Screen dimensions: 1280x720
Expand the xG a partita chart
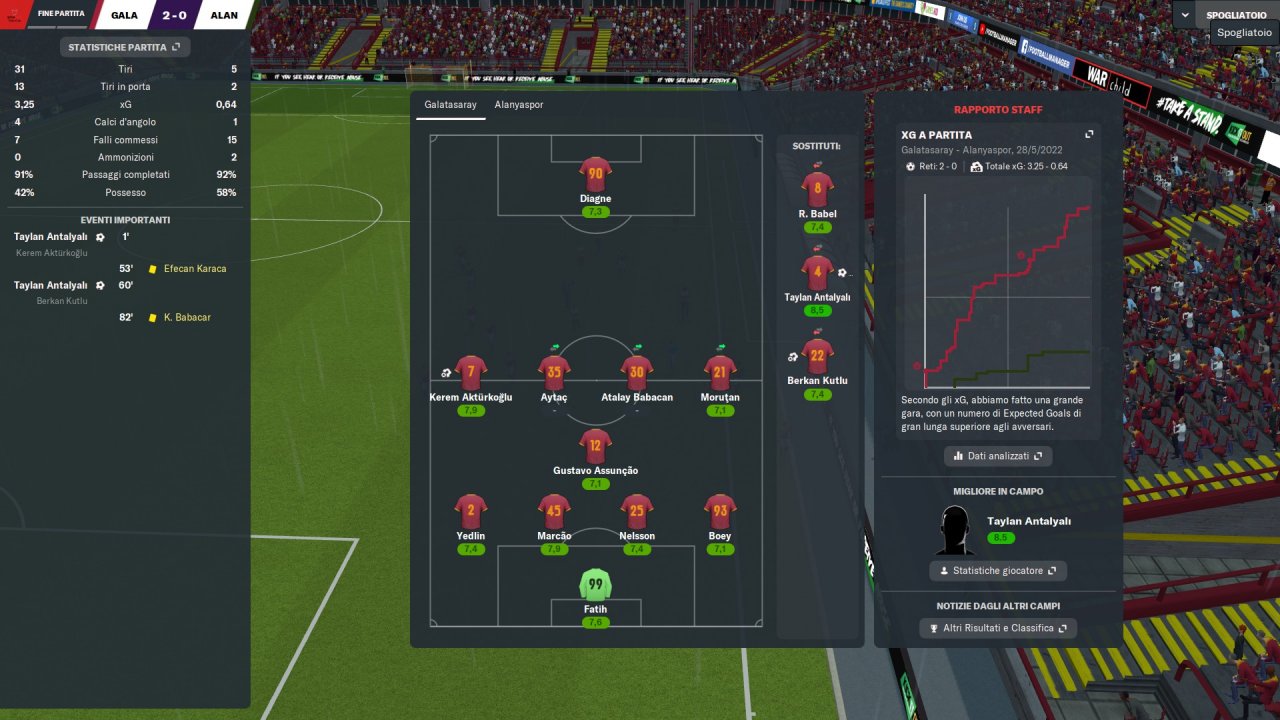tap(1089, 135)
